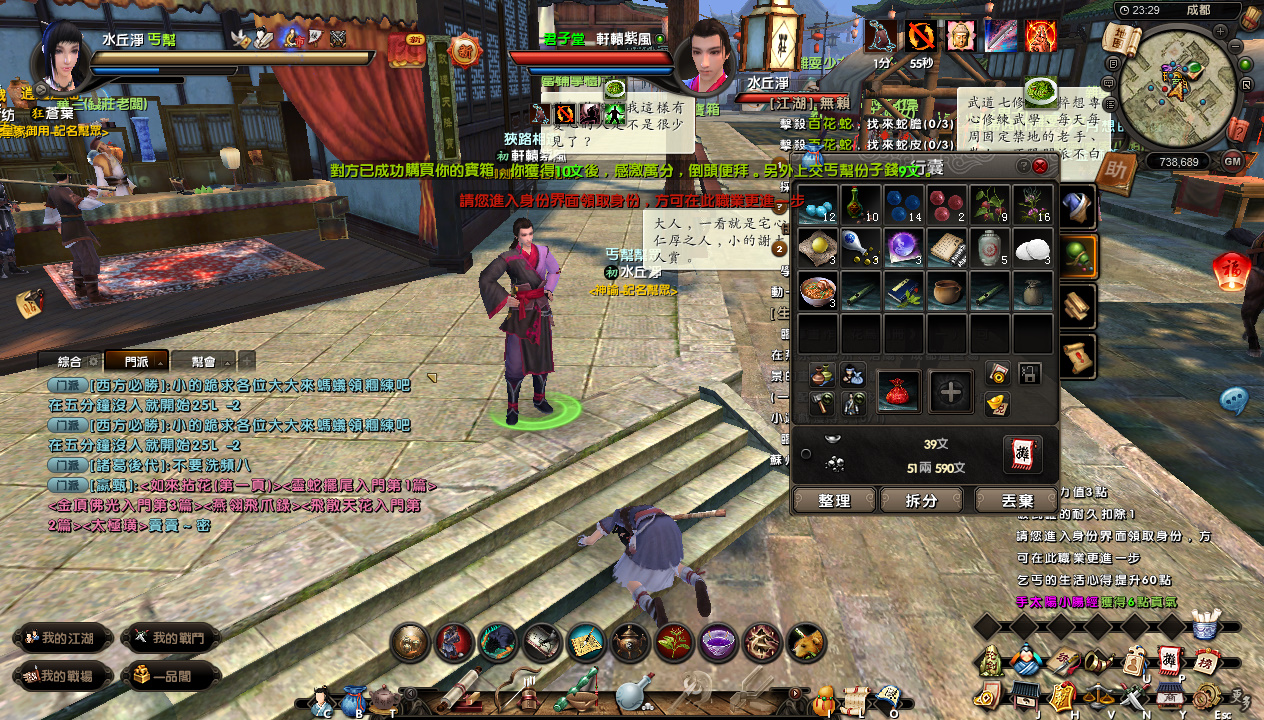Select the green wine gourd item stack

(x=861, y=205)
